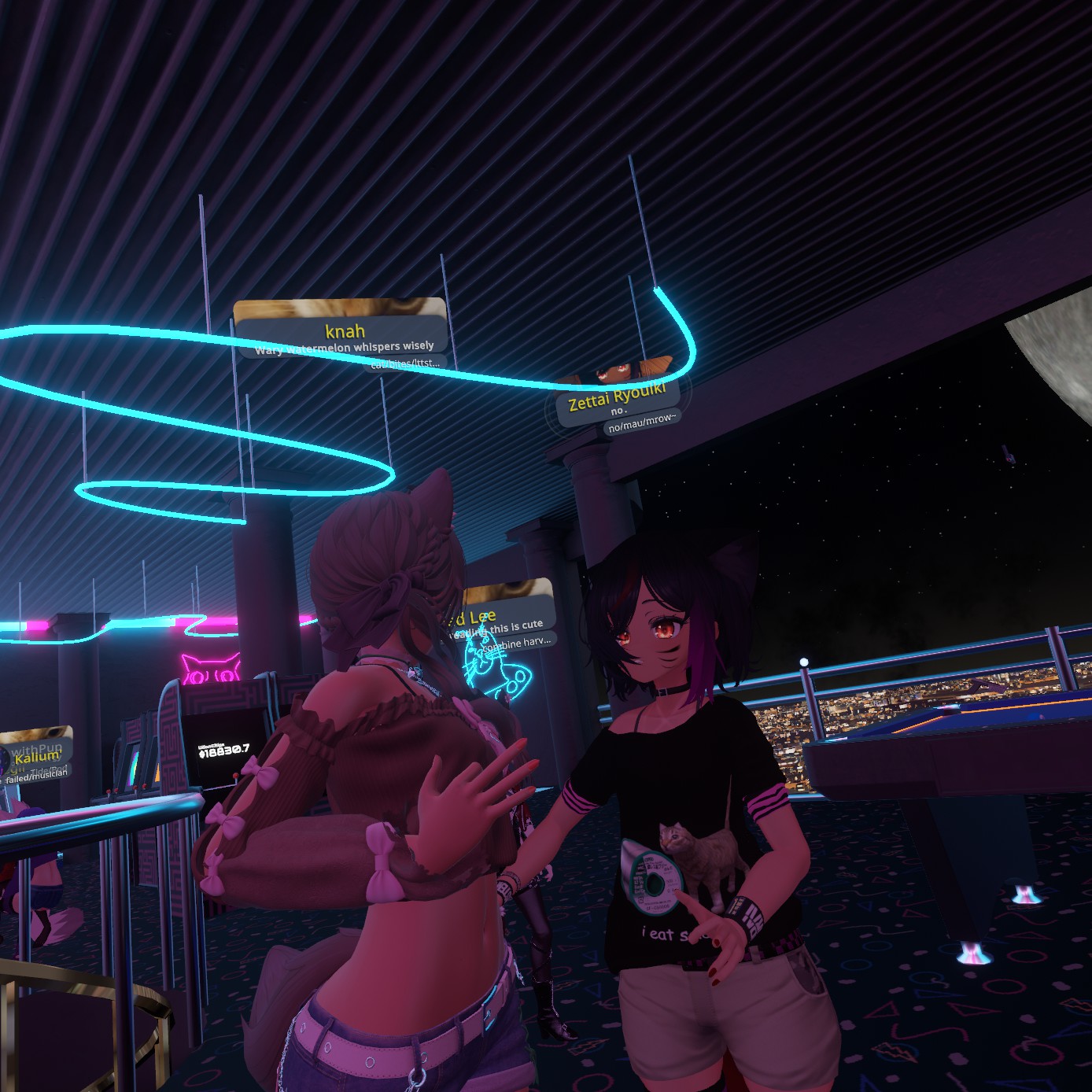1092x1092 pixels.
Task: Select the knah player nameplate
Action: pos(344,331)
